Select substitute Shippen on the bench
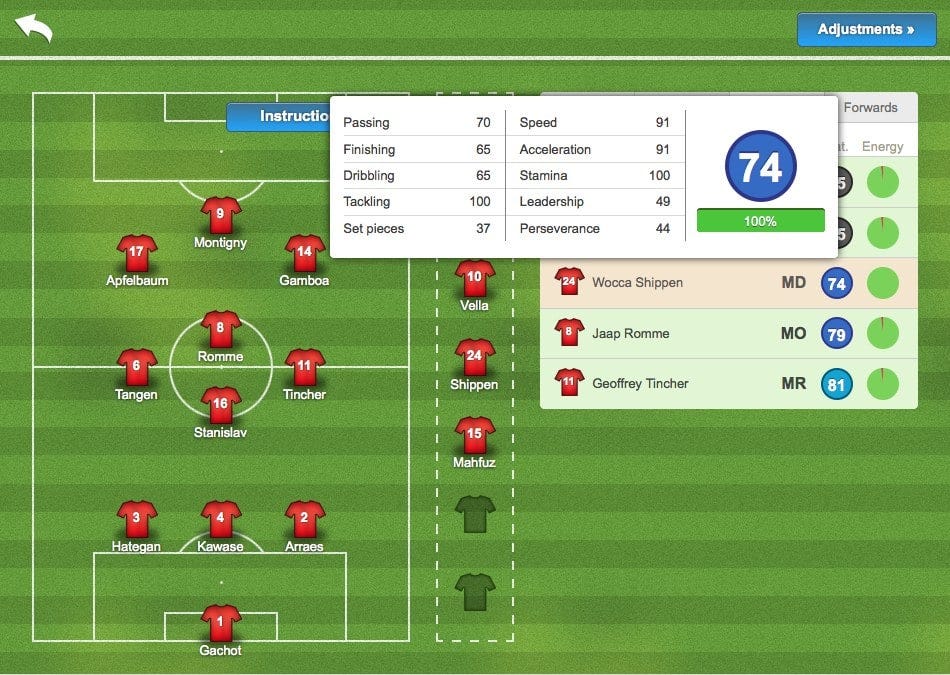Screen dimensions: 950x675 475,357
